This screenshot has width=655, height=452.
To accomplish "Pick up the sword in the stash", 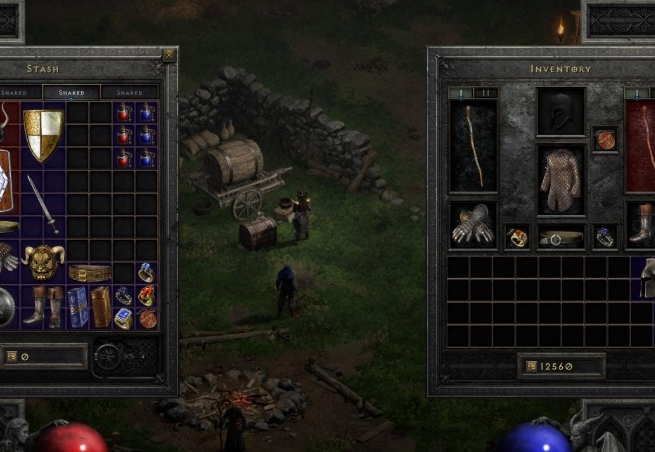I will [43, 203].
